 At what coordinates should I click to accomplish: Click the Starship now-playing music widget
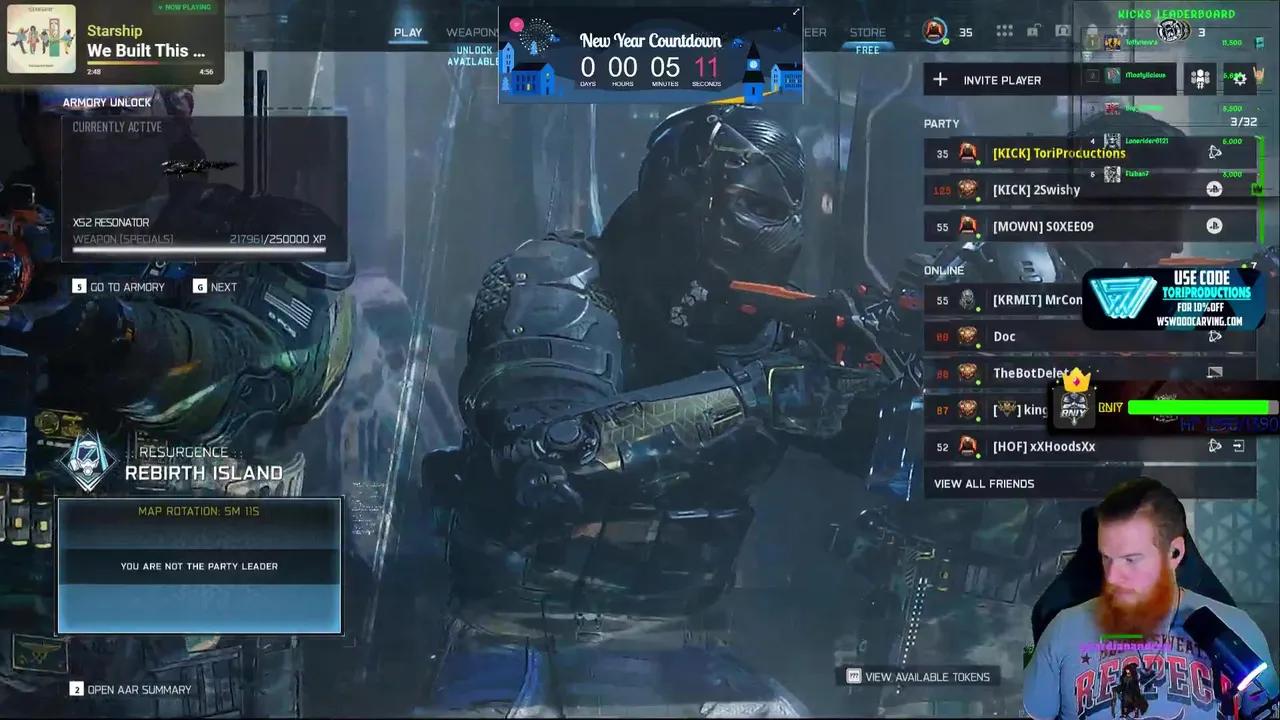(x=112, y=40)
